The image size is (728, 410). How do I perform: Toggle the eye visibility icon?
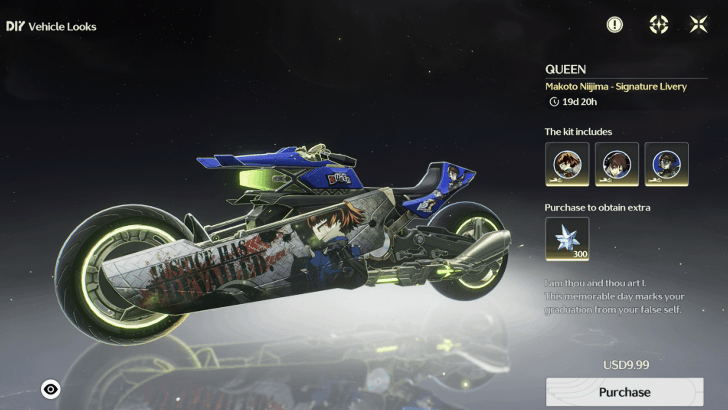tap(51, 389)
